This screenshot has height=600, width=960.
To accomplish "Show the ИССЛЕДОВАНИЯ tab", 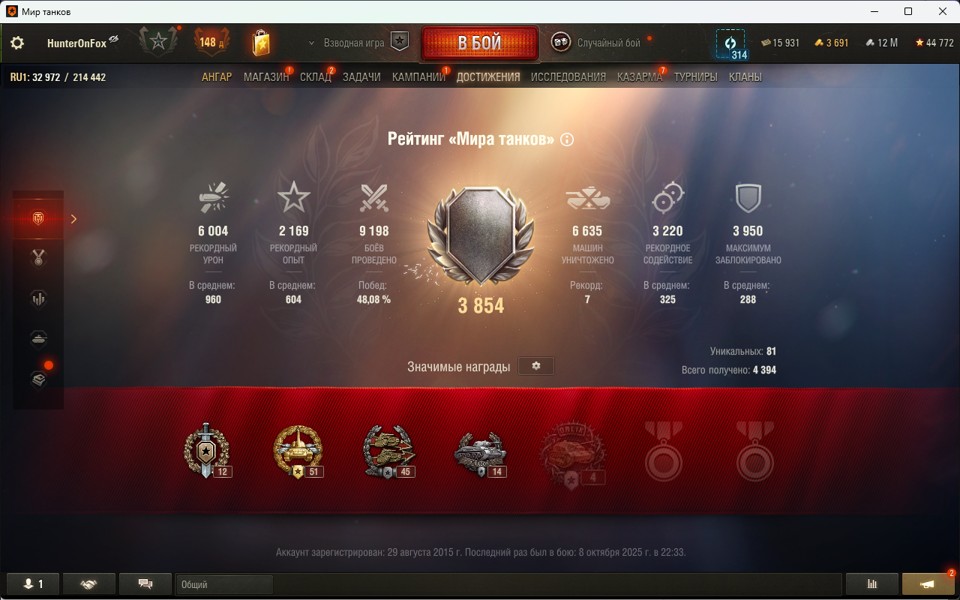I will (568, 77).
